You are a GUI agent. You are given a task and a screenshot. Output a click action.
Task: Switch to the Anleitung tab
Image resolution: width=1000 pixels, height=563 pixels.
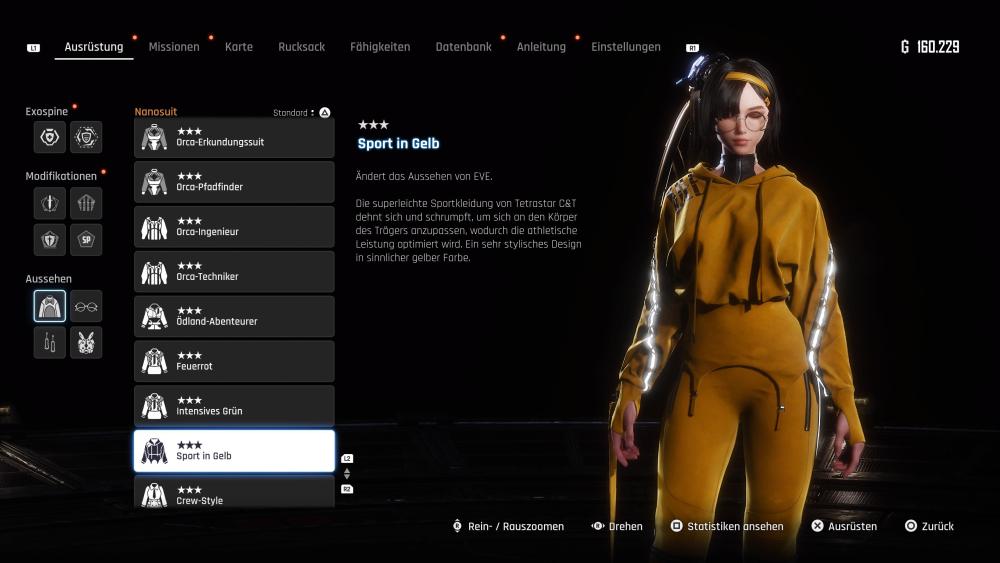point(541,47)
